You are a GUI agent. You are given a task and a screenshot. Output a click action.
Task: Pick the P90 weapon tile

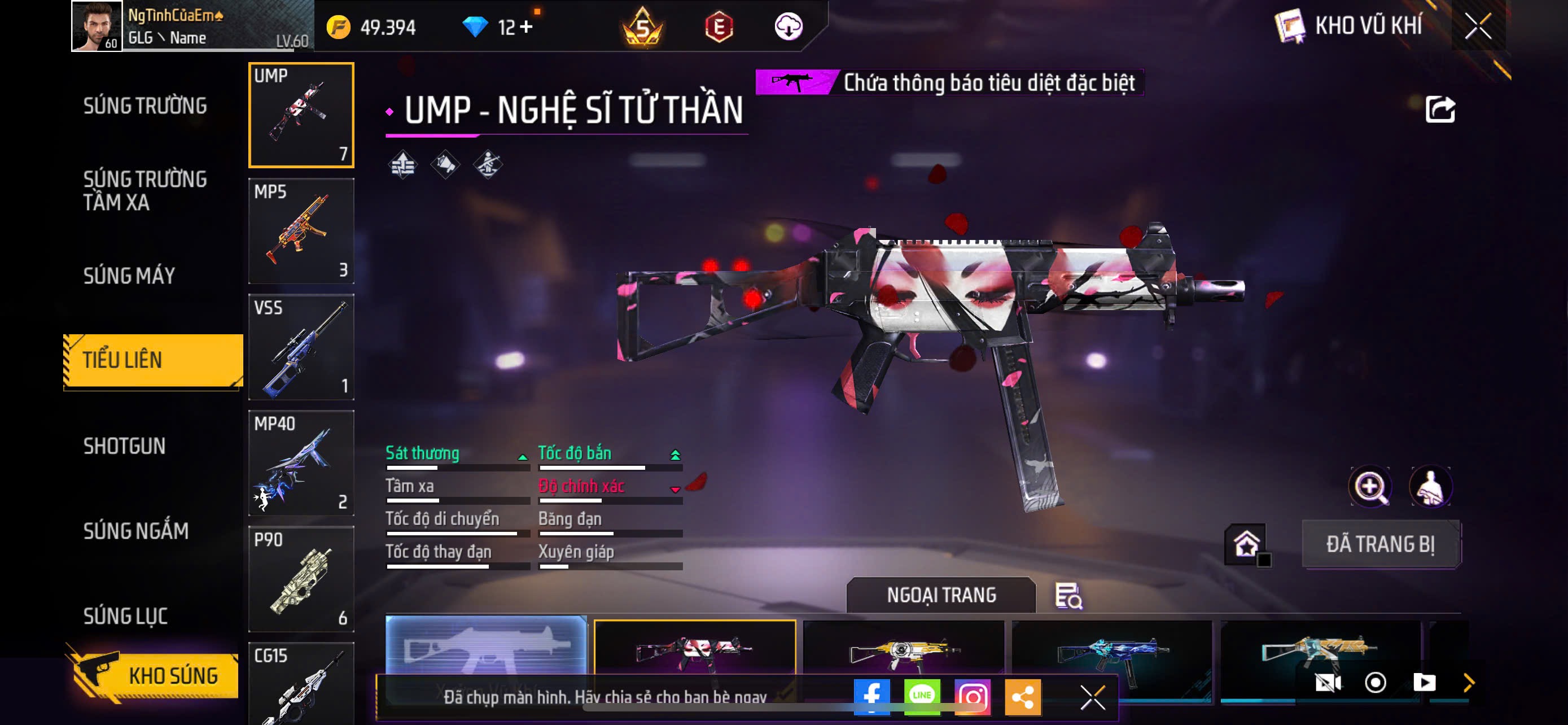pos(301,578)
